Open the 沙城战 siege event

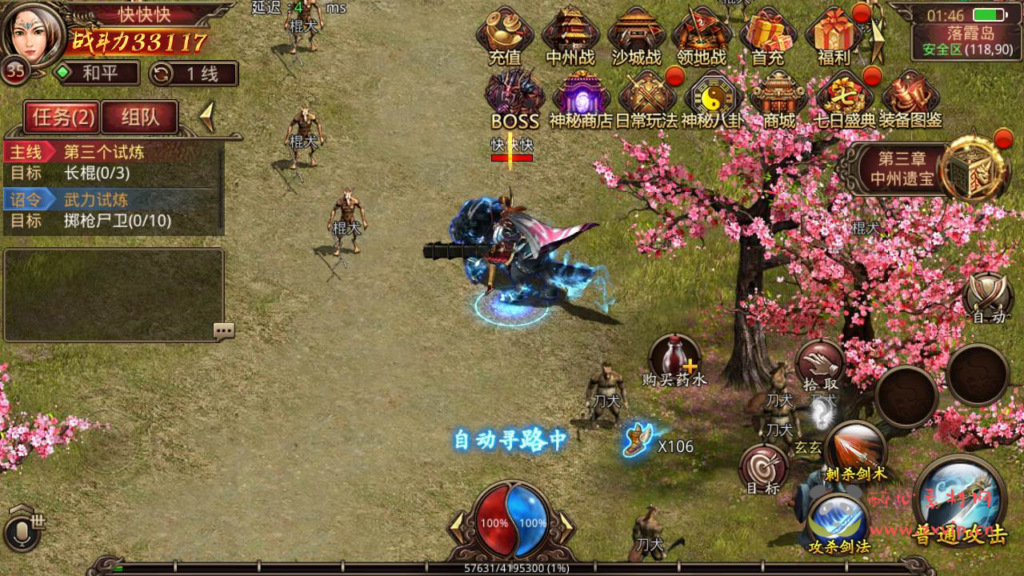[x=637, y=35]
